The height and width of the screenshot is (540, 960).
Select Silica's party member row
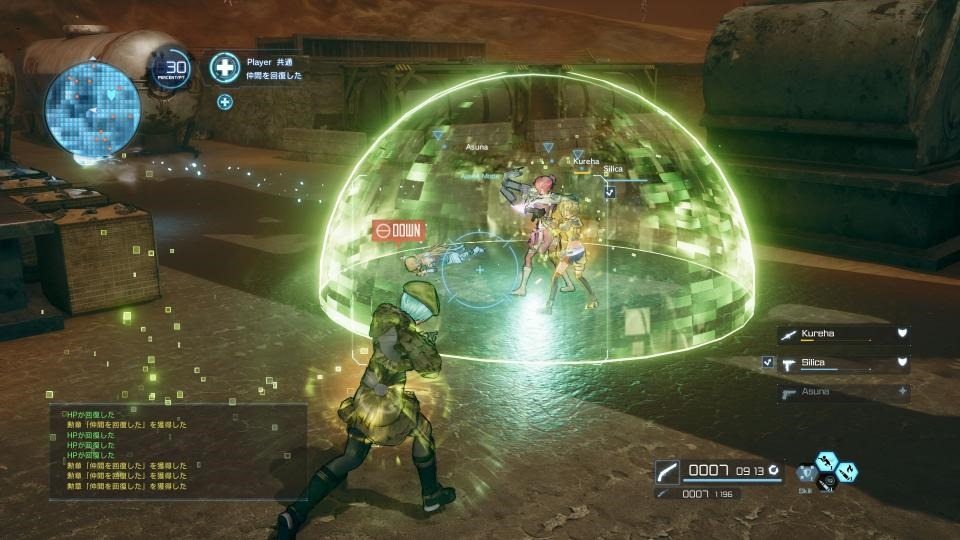(x=844, y=363)
